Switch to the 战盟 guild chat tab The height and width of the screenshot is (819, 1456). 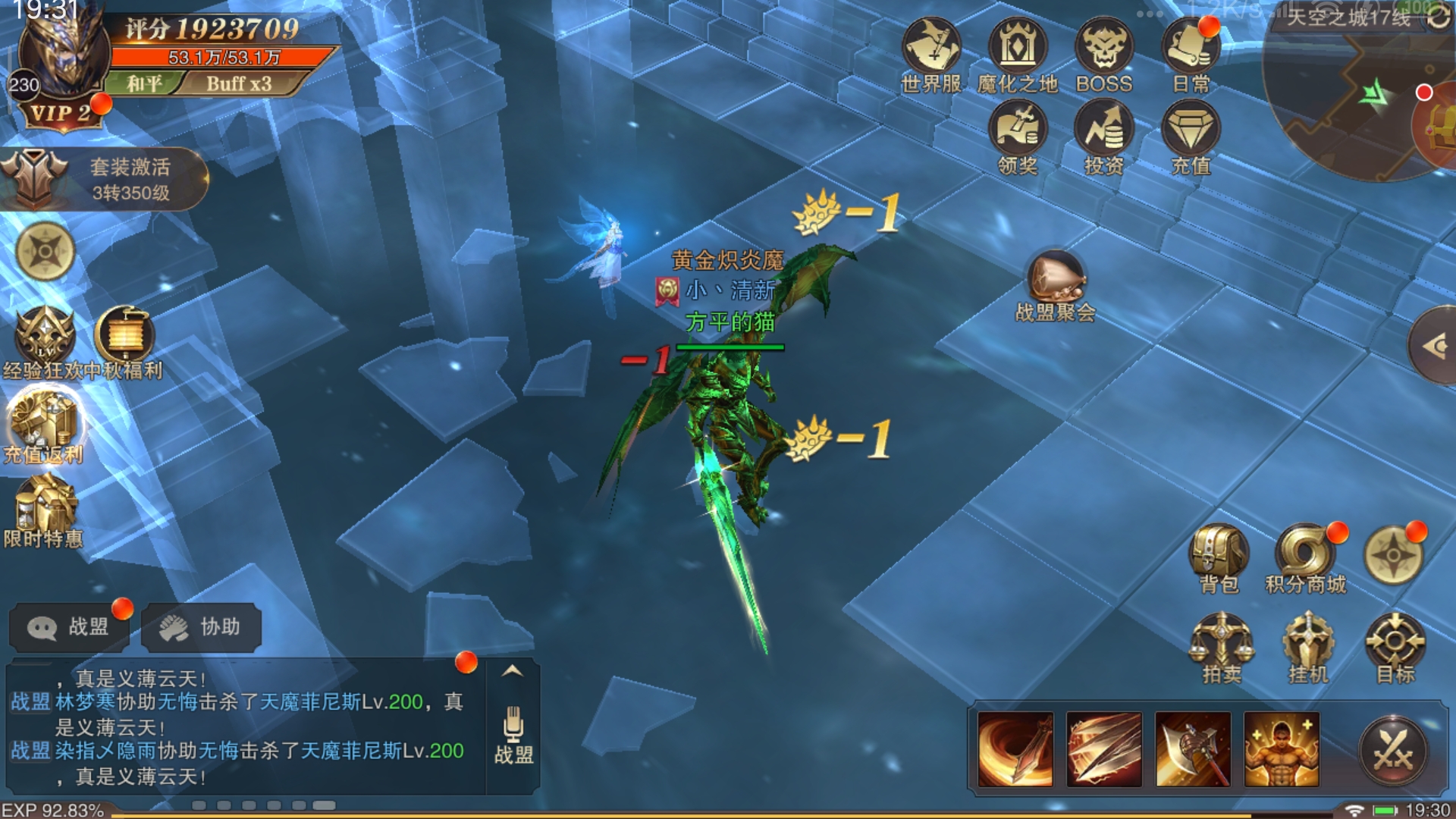pyautogui.click(x=68, y=627)
